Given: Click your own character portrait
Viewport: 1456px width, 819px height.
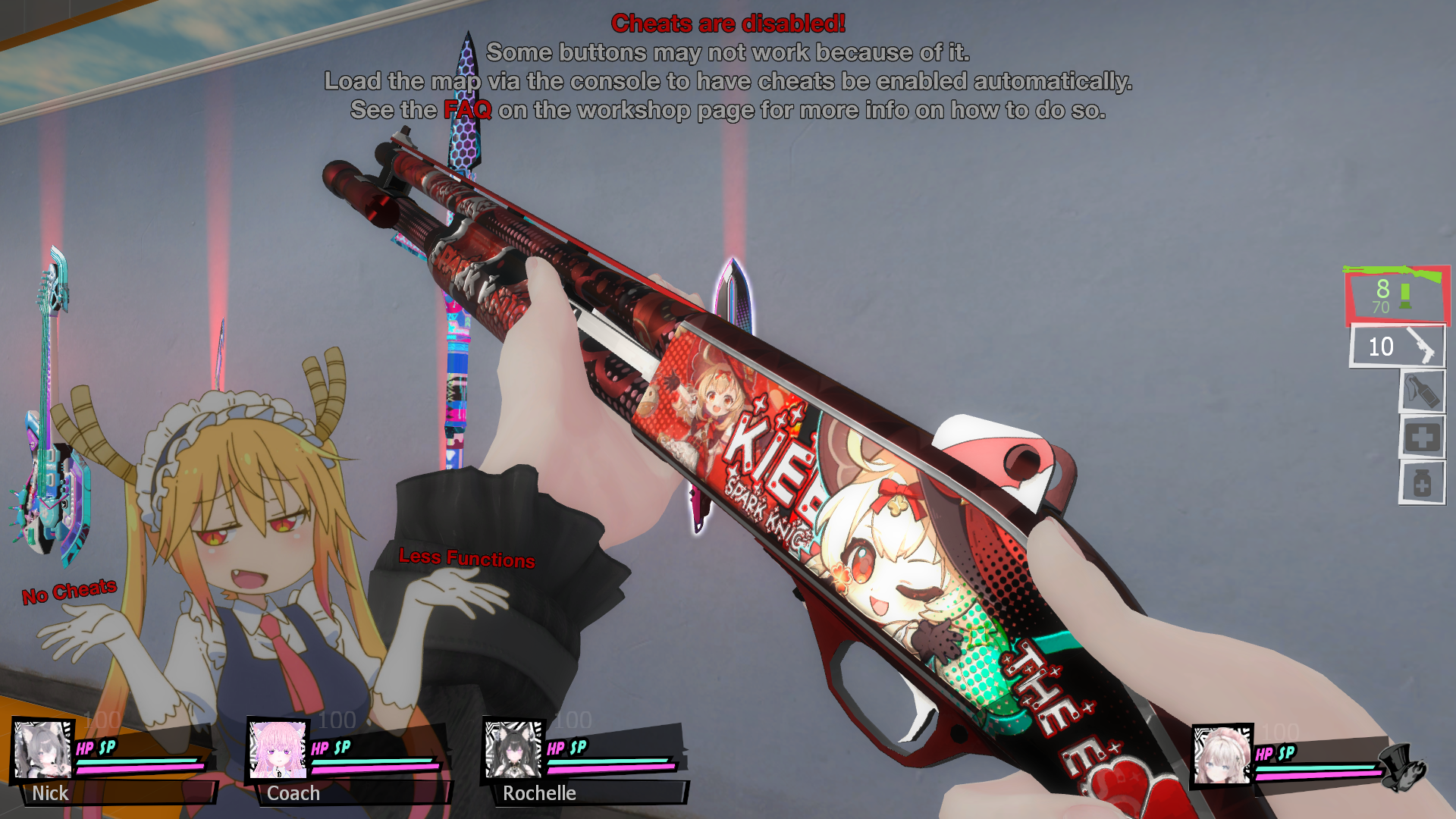Looking at the screenshot, I should point(1221,756).
